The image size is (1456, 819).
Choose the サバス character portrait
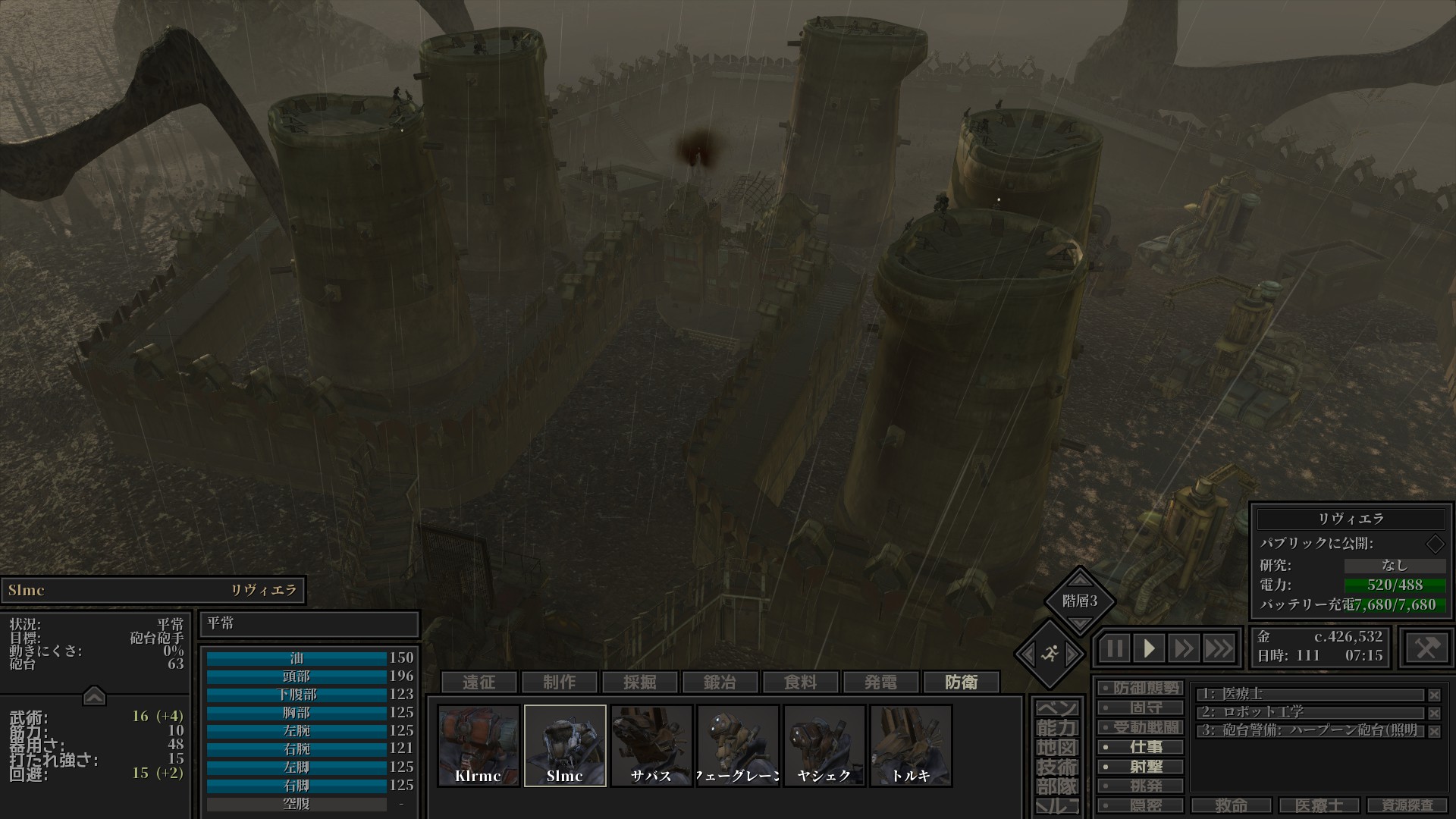[x=651, y=745]
